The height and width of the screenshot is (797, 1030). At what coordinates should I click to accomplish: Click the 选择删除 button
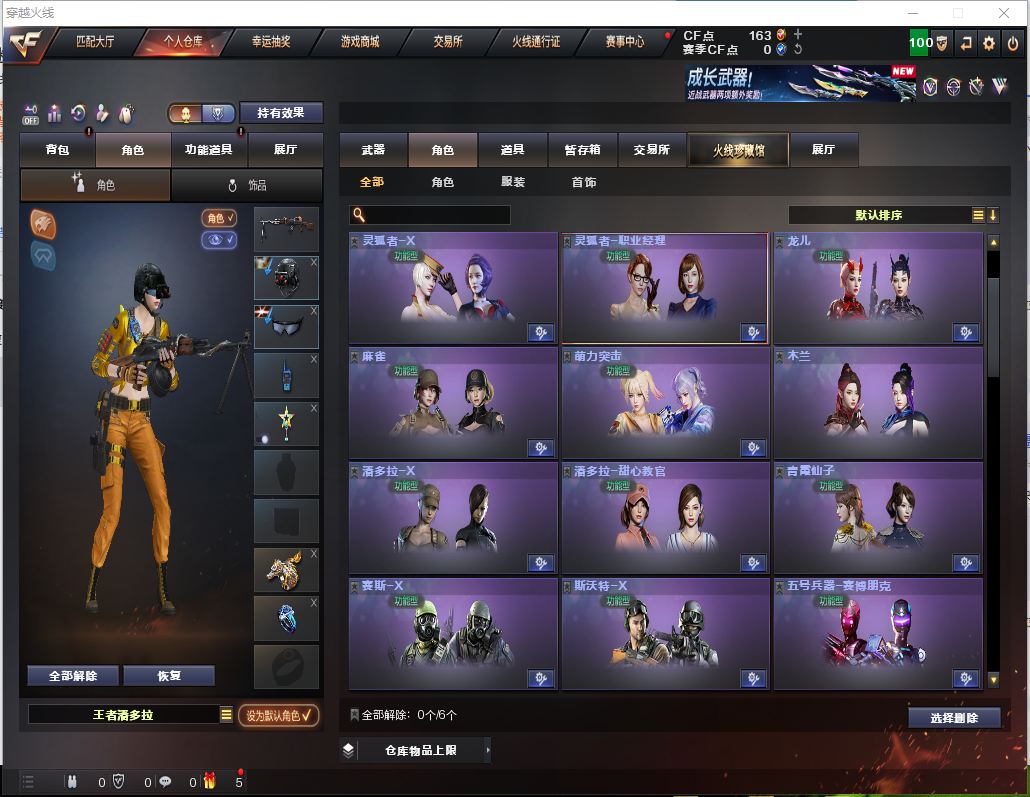point(954,717)
